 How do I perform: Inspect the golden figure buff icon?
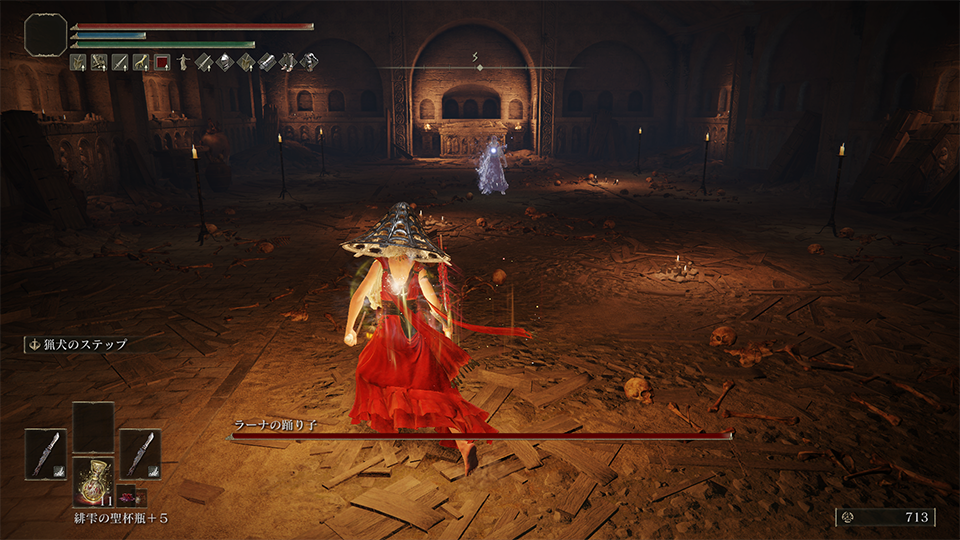(x=183, y=63)
